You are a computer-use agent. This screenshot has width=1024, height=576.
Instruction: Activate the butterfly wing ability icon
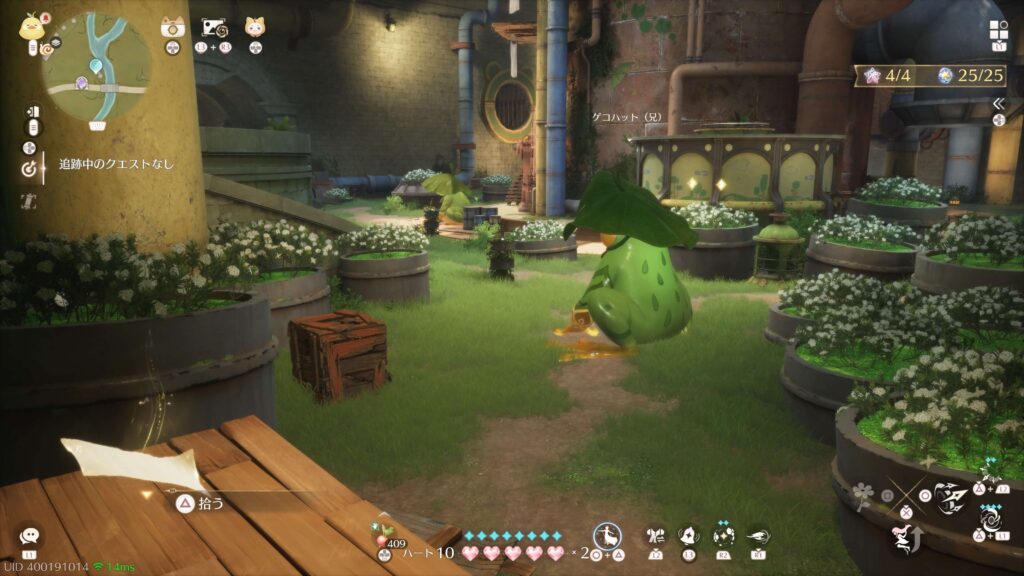coord(656,536)
